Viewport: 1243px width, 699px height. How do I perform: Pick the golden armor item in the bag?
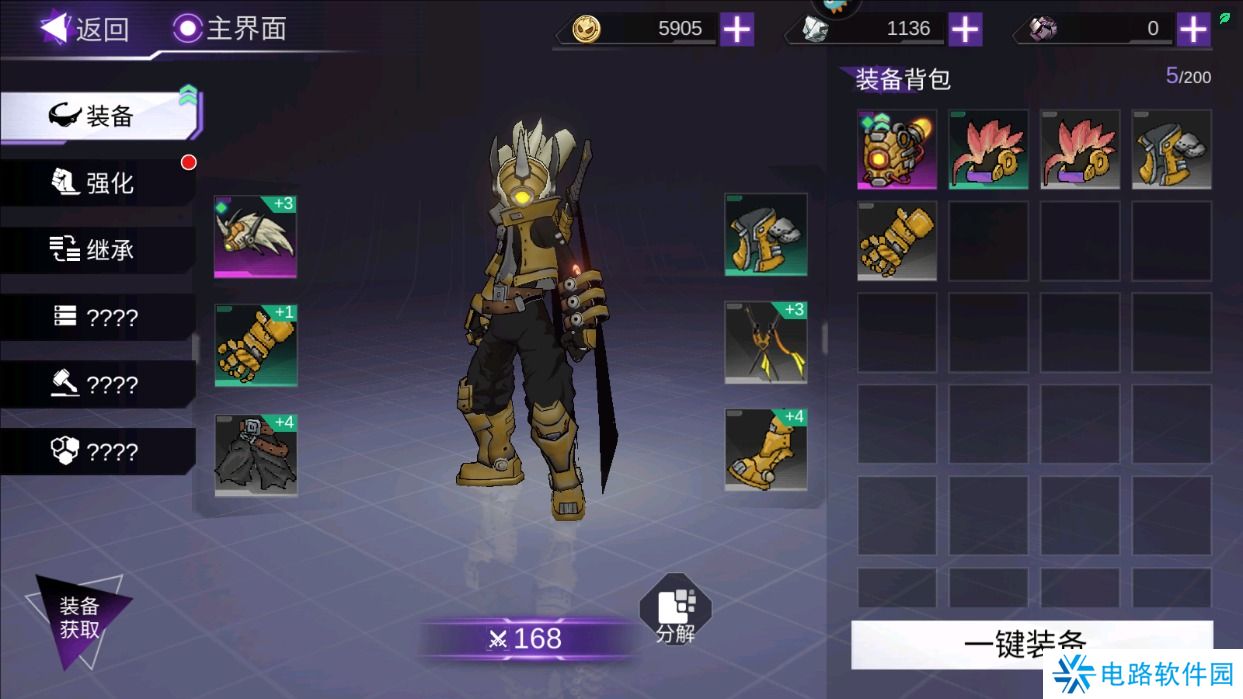point(1171,149)
